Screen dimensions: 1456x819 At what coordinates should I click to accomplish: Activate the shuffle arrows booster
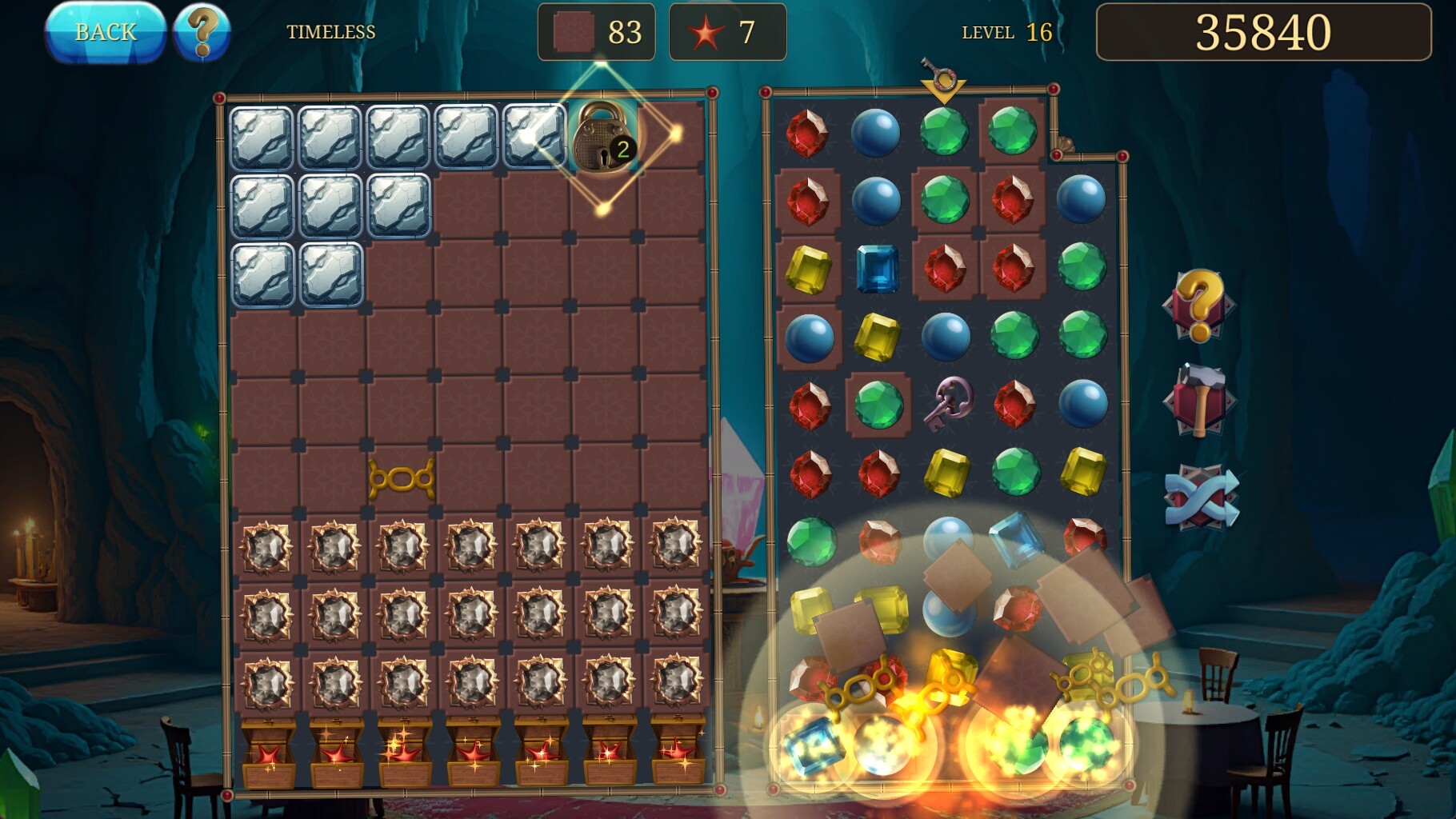click(1200, 497)
